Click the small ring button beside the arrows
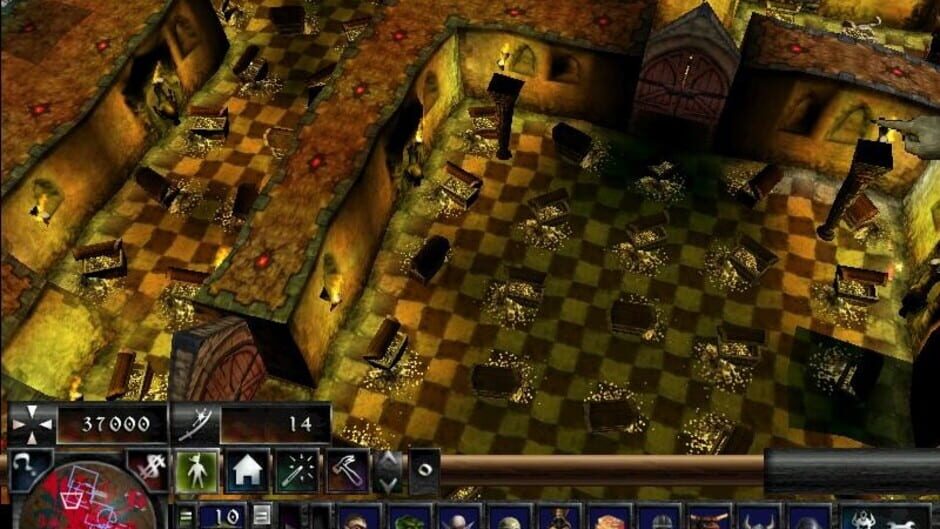940x529 pixels. (423, 471)
